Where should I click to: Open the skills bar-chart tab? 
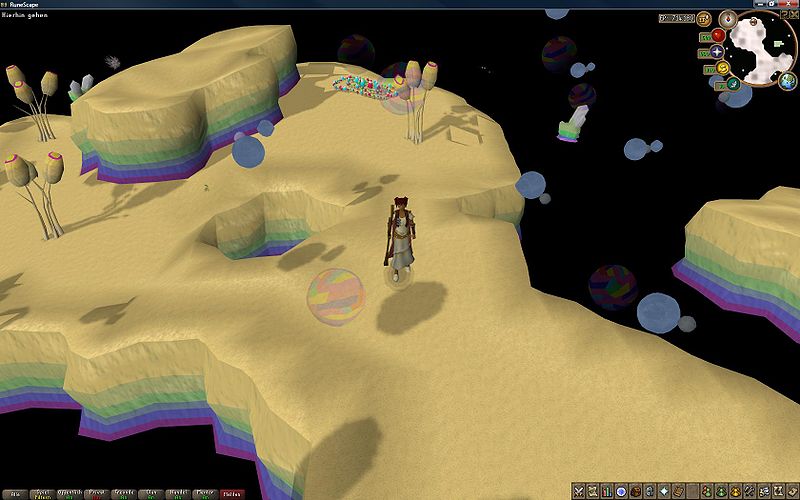tap(607, 490)
